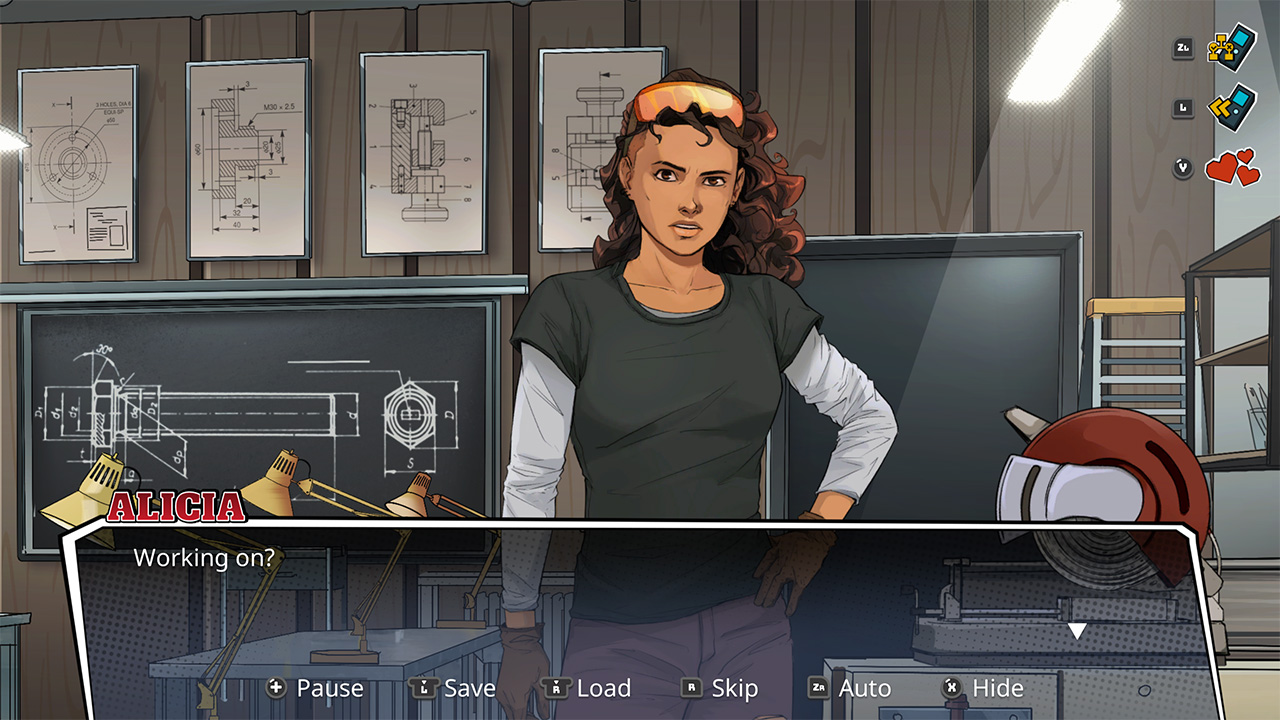Click the L button icon beside Save
Viewport: 1280px width, 720px height.
425,688
